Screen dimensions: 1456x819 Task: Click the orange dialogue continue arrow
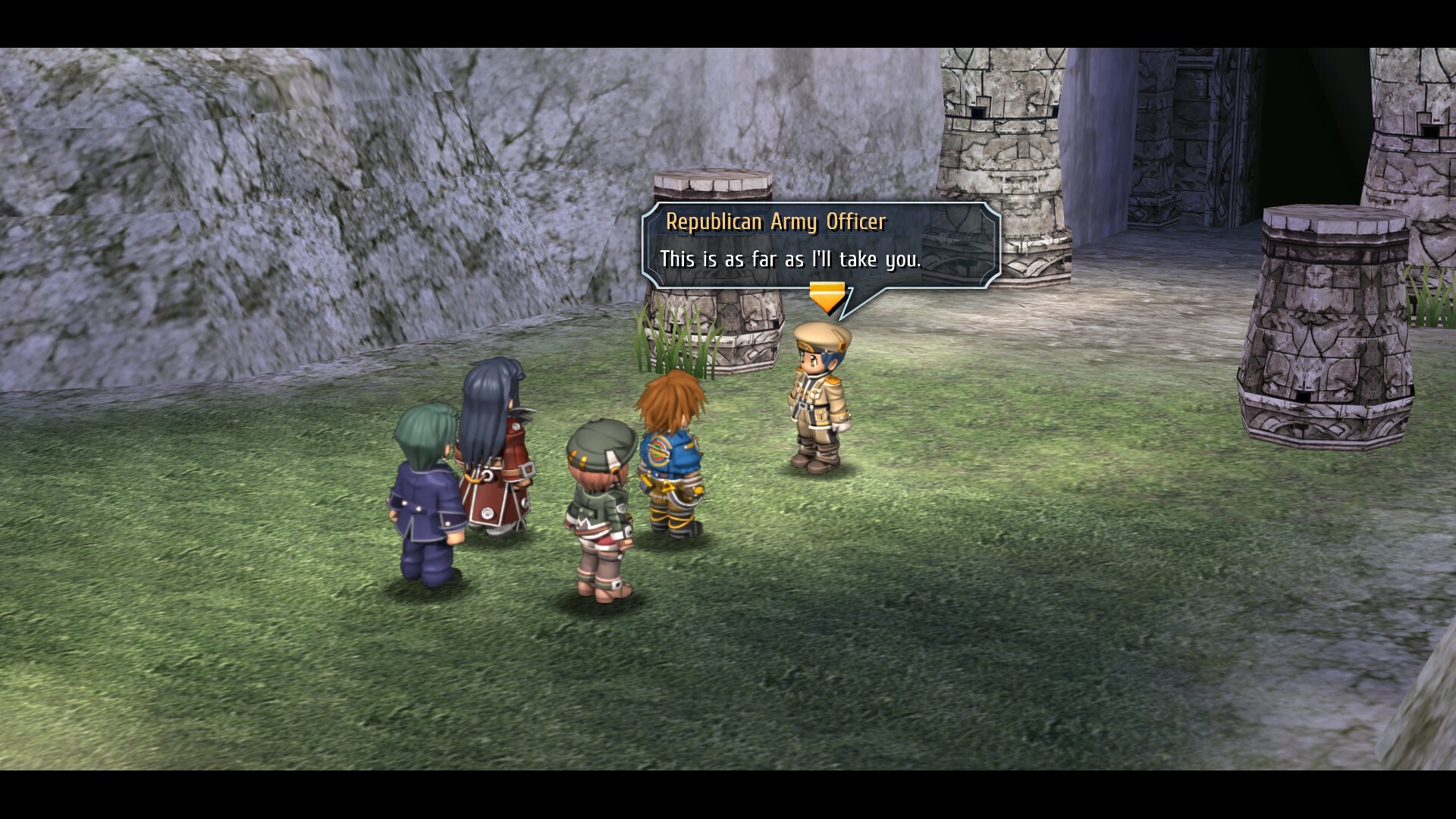pos(827,297)
